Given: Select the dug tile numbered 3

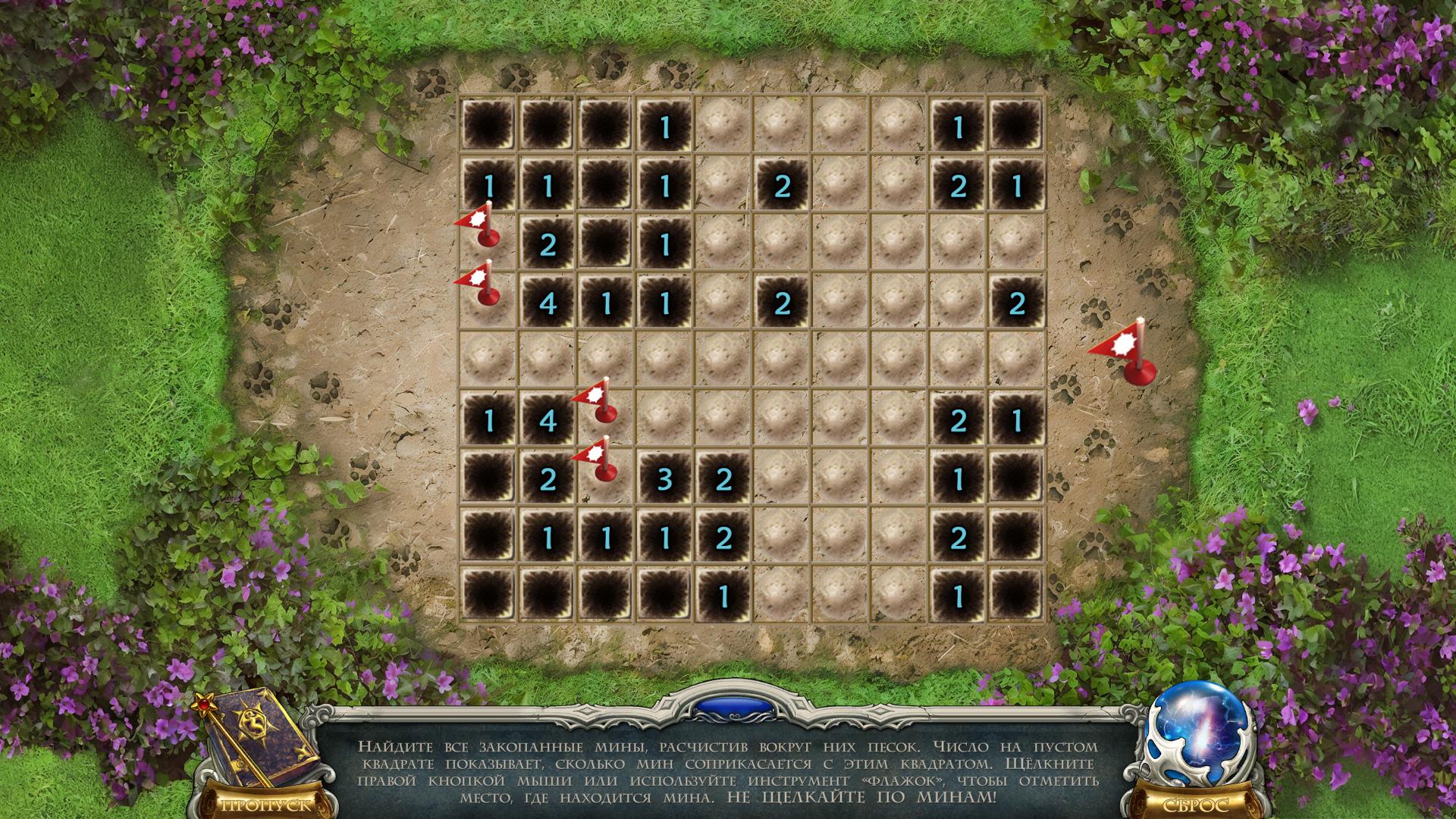Looking at the screenshot, I should 664,479.
